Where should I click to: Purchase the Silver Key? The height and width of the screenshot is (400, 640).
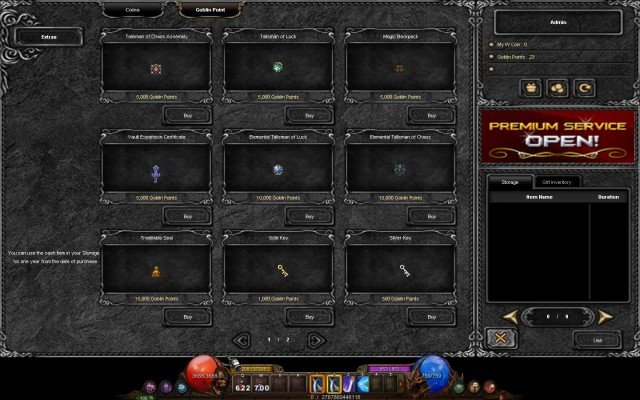[432, 316]
